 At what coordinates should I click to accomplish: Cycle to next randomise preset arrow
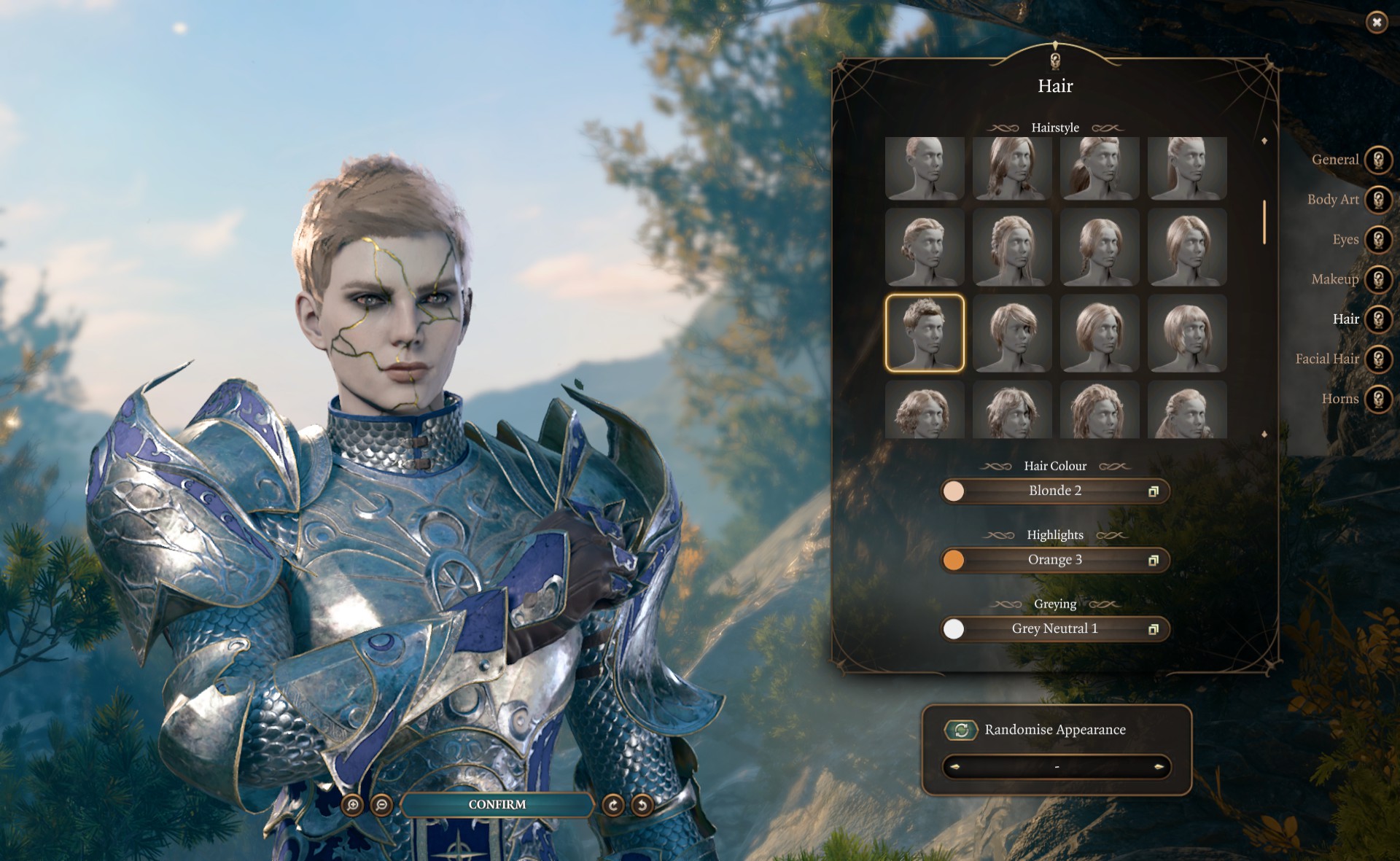coord(1159,767)
